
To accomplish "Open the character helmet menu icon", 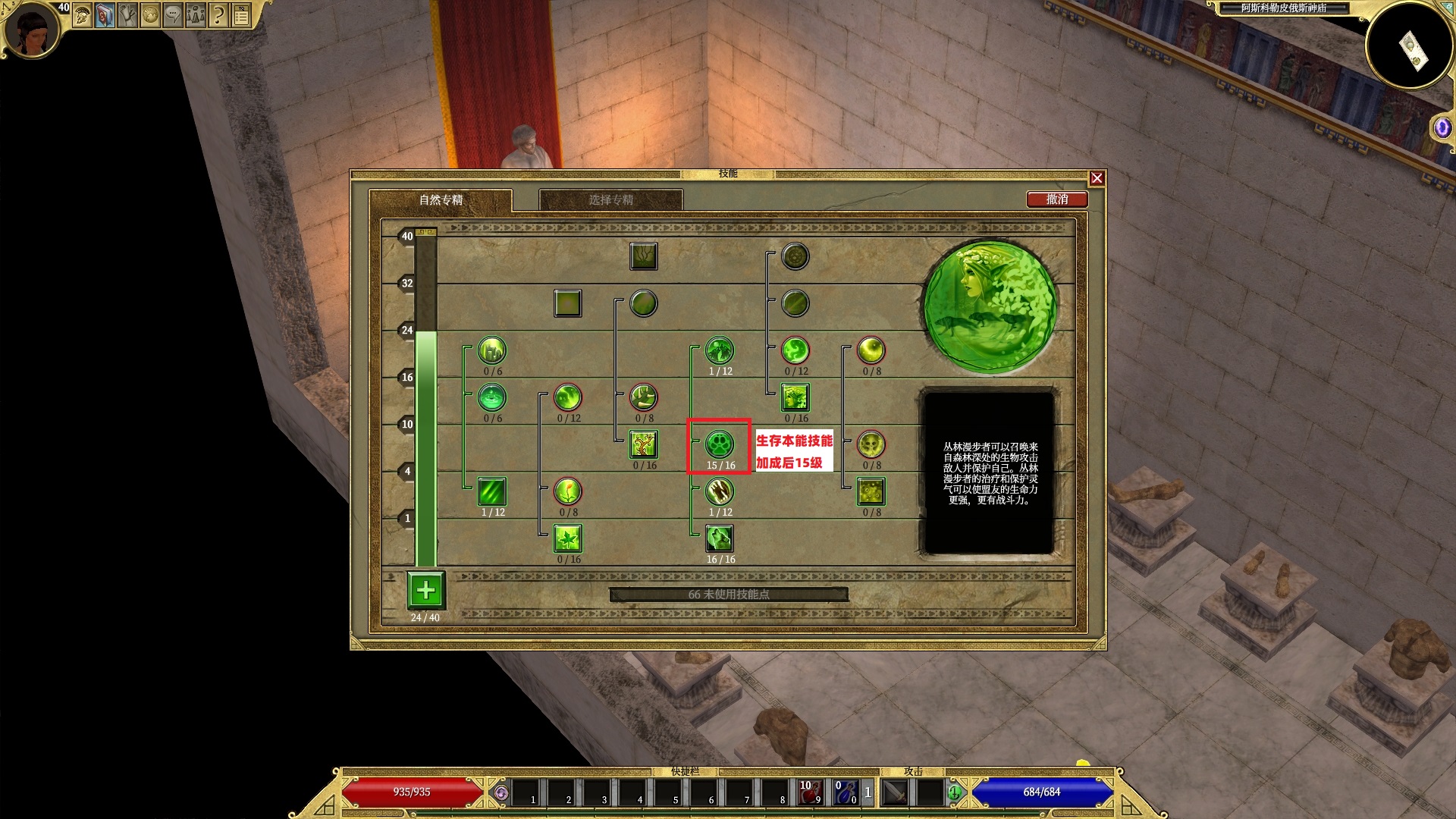I will tap(82, 14).
